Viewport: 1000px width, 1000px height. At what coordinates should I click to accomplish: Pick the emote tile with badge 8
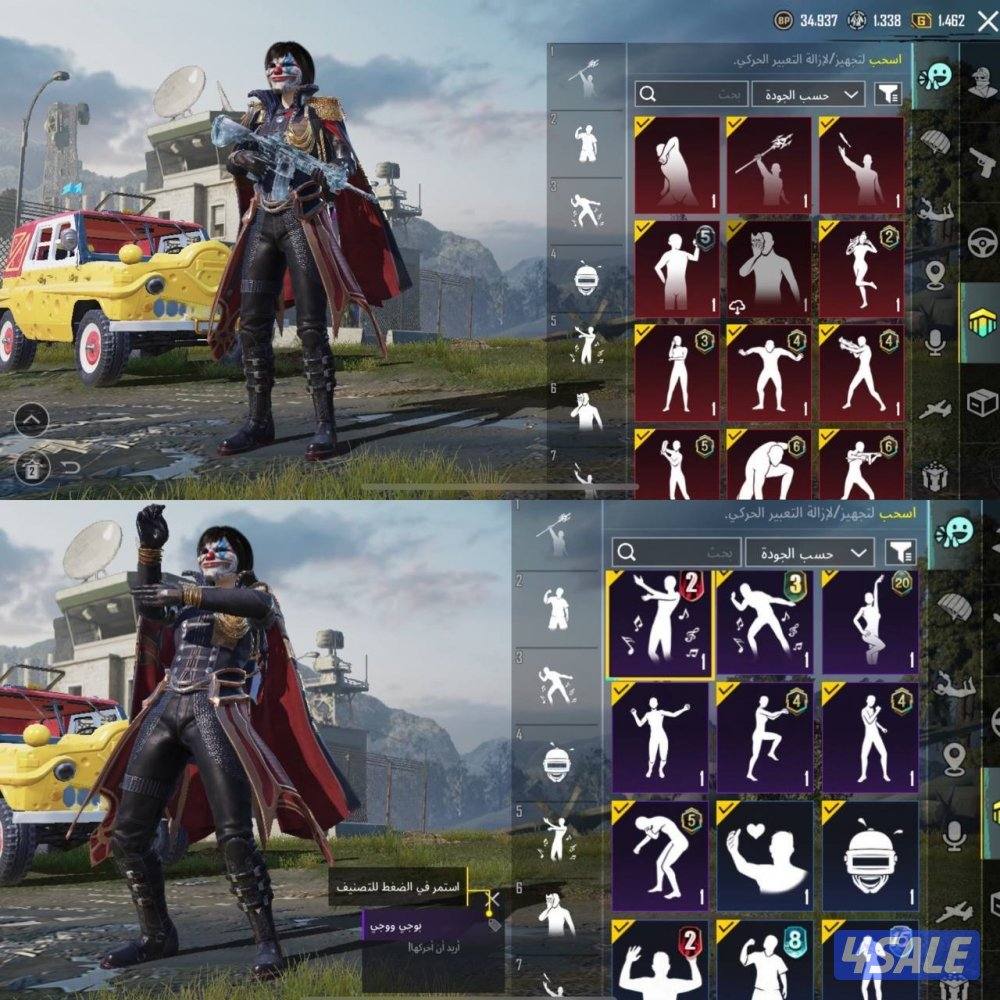coord(765,958)
